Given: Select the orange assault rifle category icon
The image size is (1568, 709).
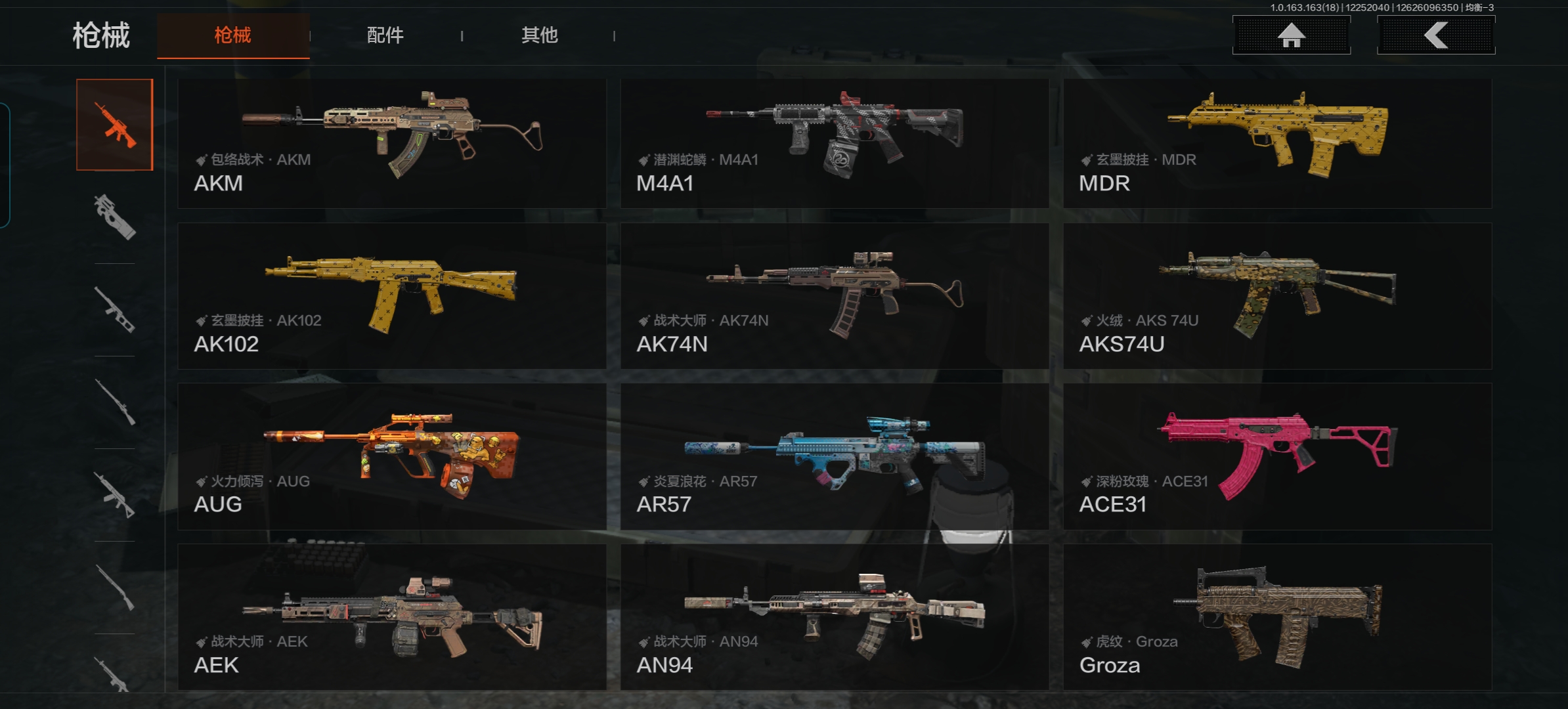Looking at the screenshot, I should [115, 125].
